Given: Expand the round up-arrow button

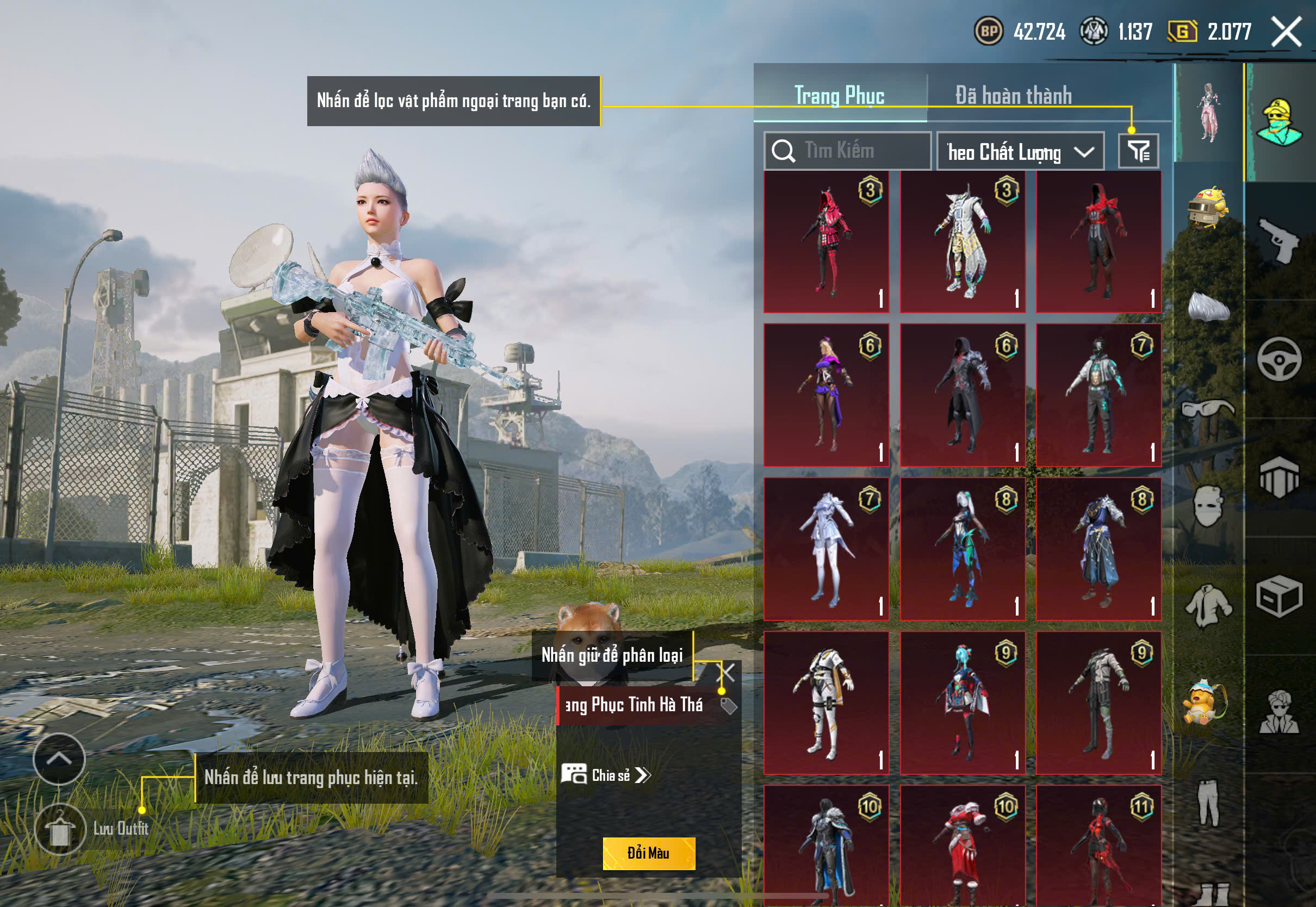Looking at the screenshot, I should pos(59,759).
